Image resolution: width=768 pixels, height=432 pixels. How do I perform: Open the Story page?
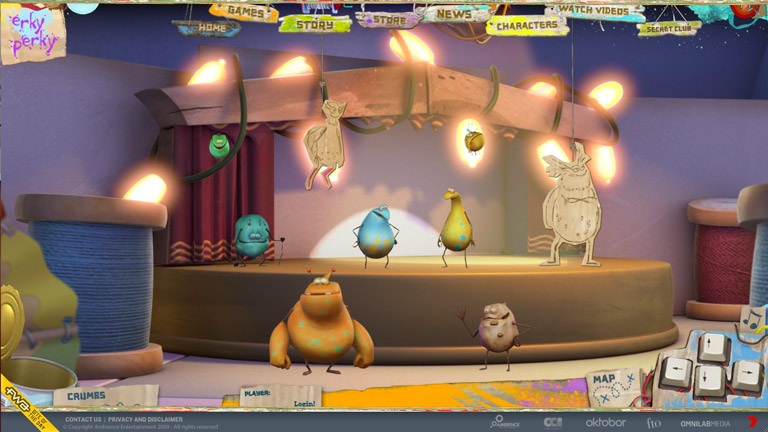314,24
